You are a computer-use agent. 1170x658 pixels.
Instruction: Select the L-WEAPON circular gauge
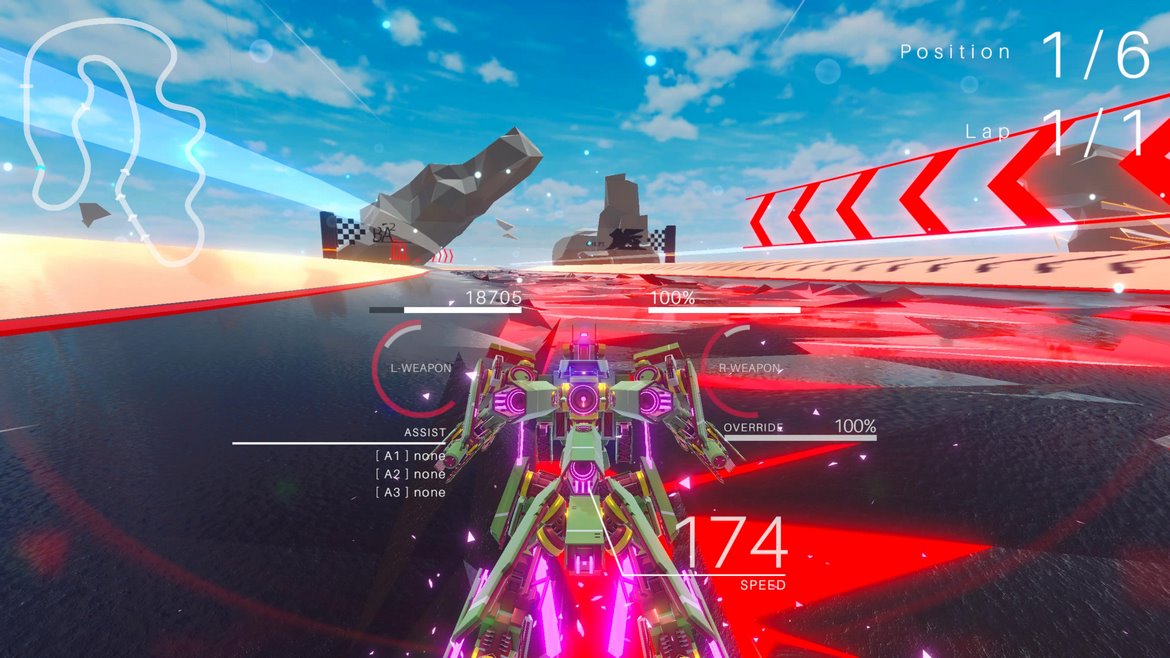[418, 368]
